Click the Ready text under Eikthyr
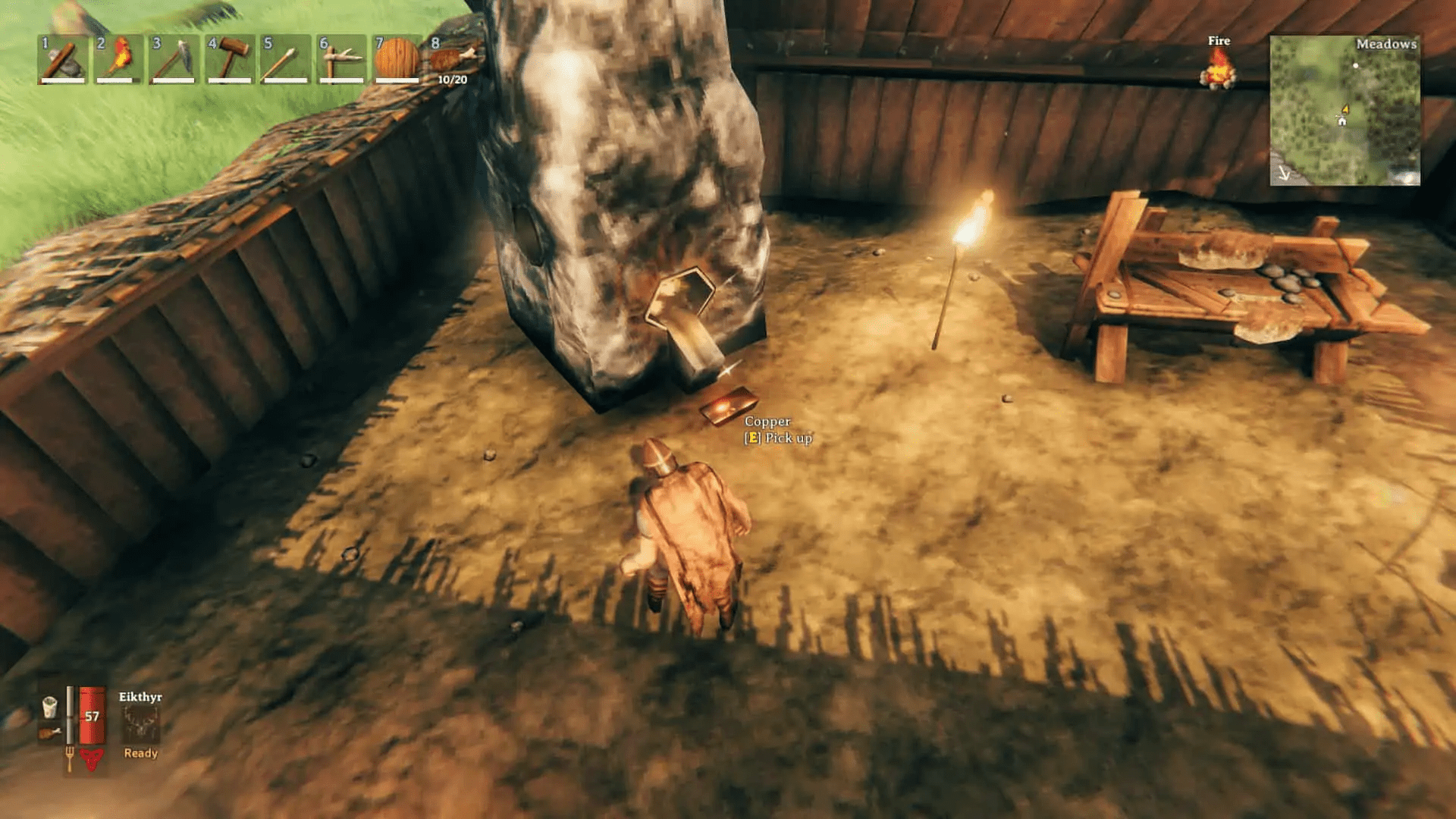 tap(140, 753)
